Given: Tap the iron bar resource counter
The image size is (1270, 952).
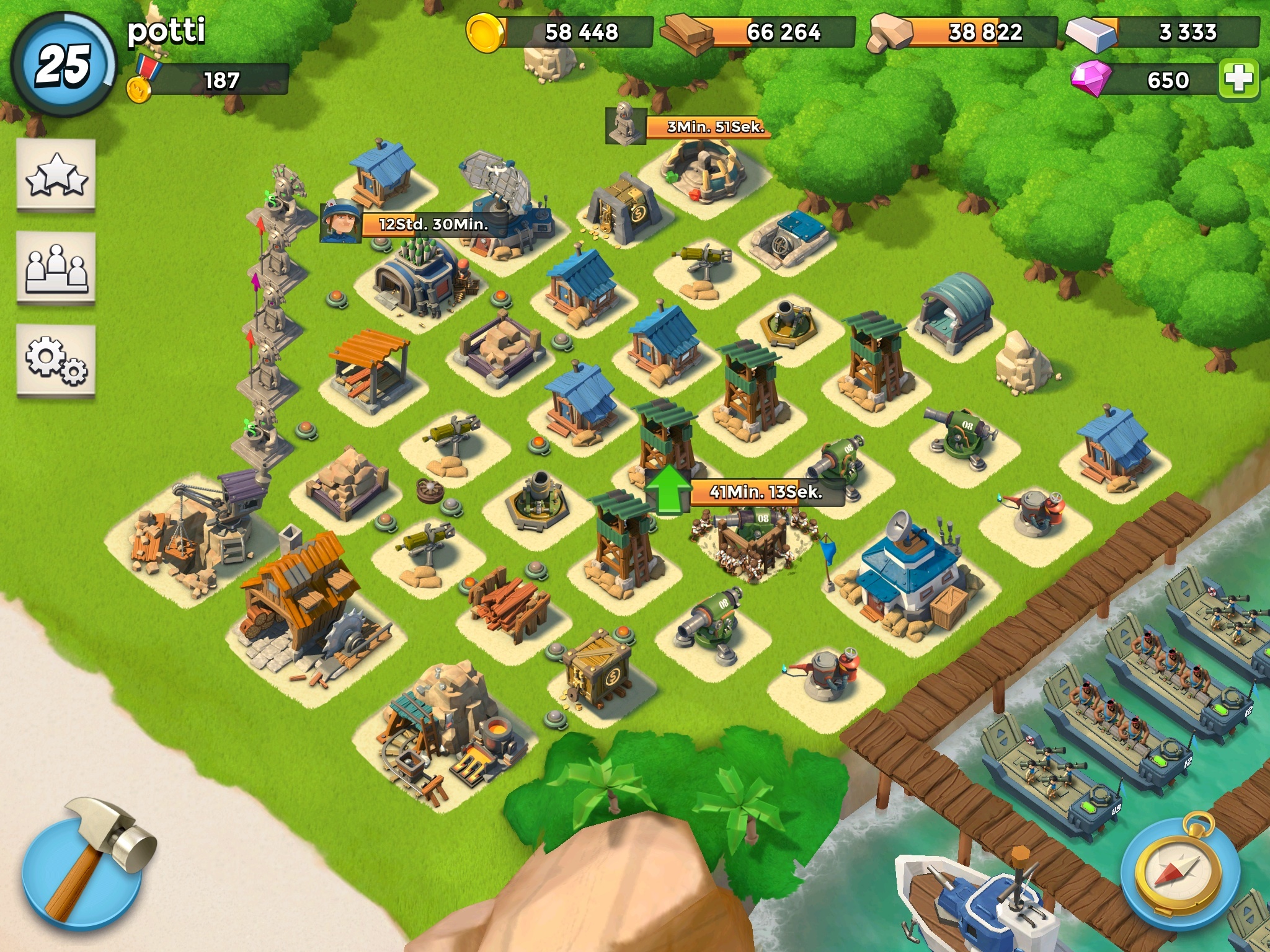Looking at the screenshot, I should [x=1164, y=32].
